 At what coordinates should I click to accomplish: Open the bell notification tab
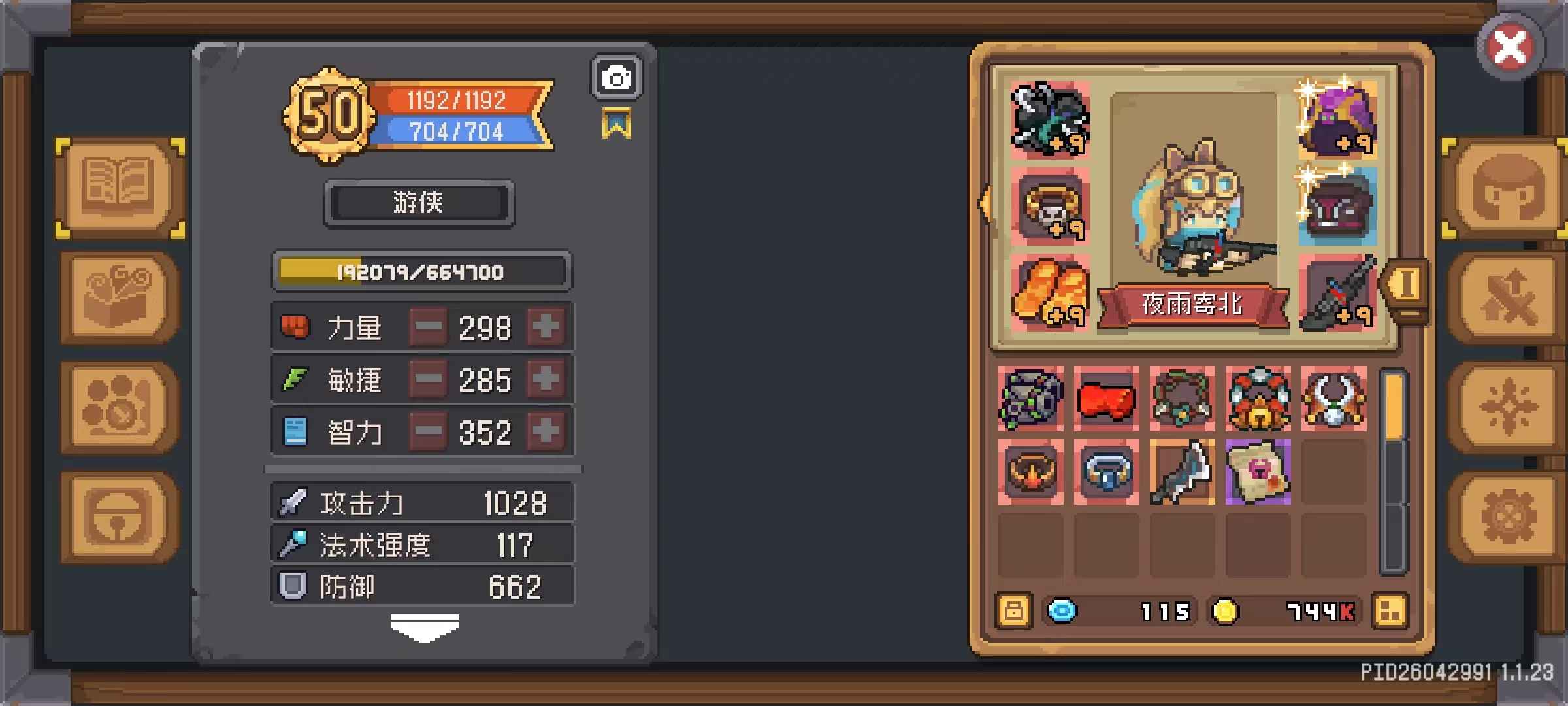[x=120, y=517]
